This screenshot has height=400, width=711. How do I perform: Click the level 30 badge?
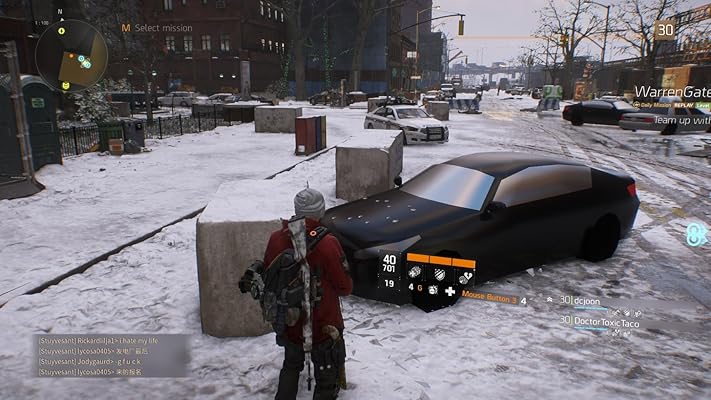665,29
